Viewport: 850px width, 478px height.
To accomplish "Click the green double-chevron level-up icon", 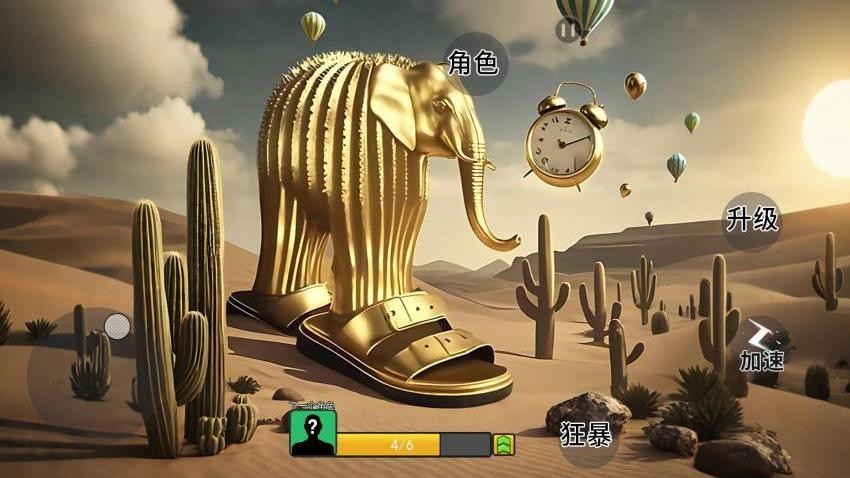I will [x=504, y=445].
